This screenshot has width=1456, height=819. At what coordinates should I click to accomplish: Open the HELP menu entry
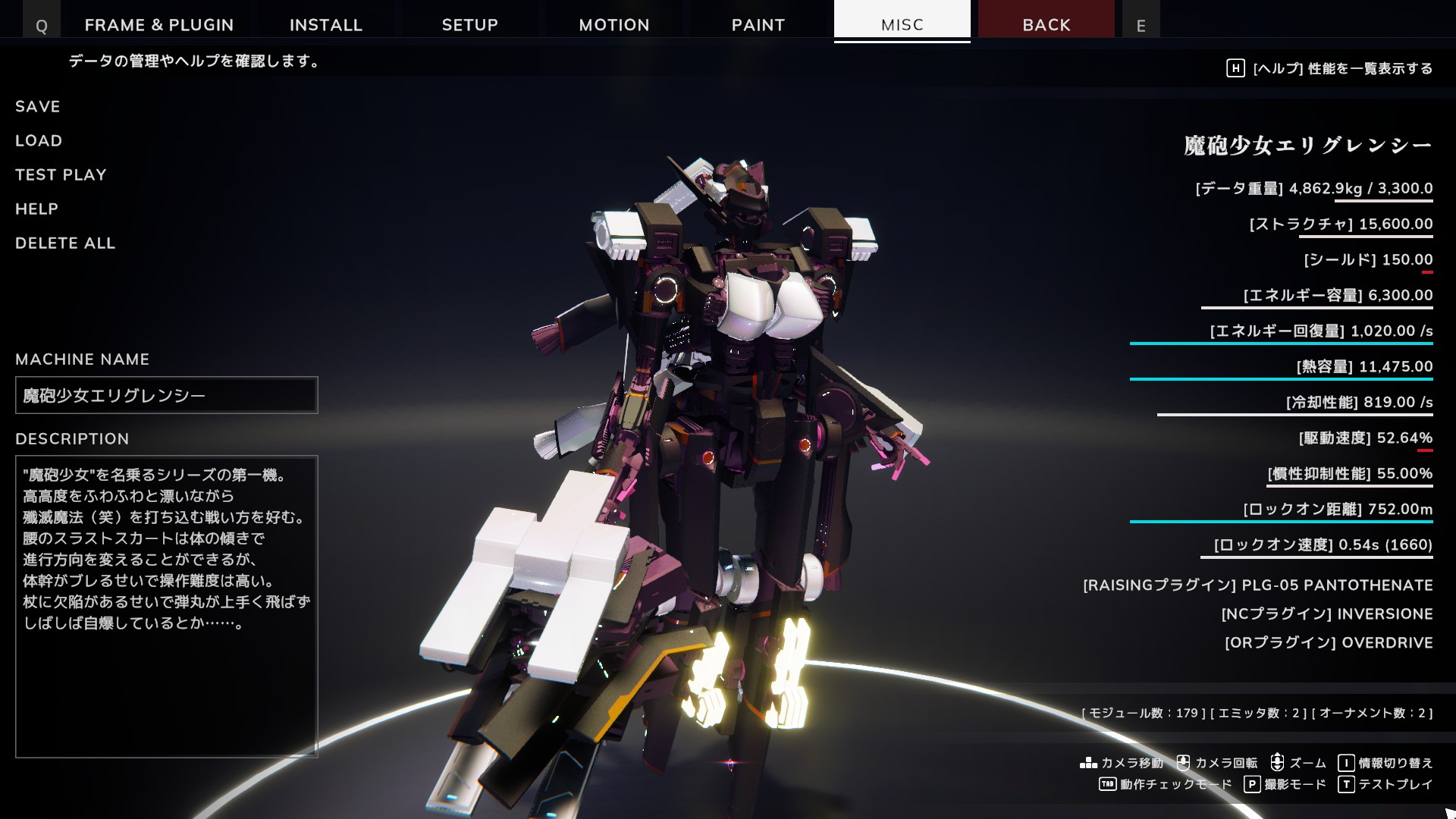[36, 209]
